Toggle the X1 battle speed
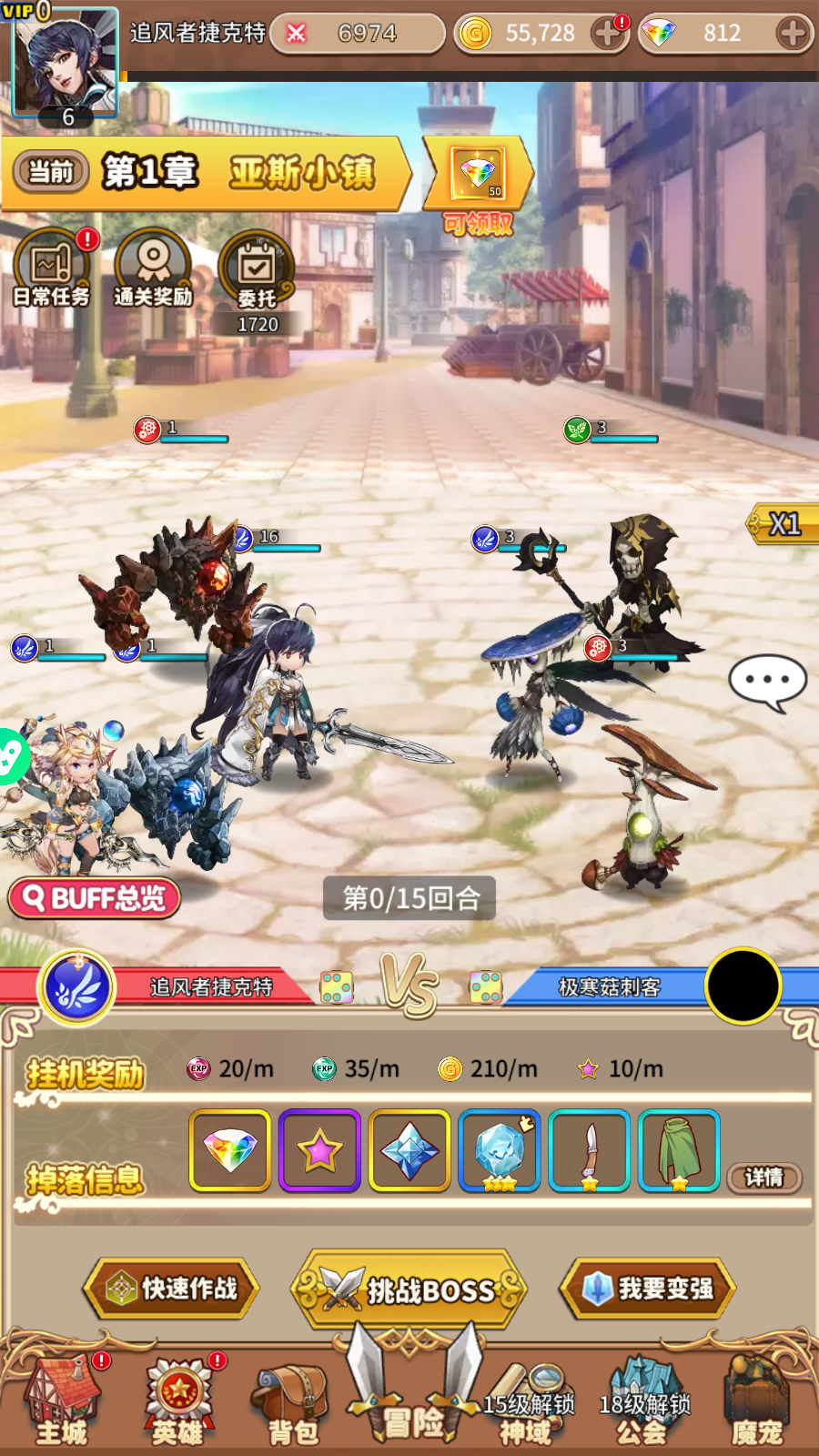Screen dimensions: 819x1456 coord(783,524)
